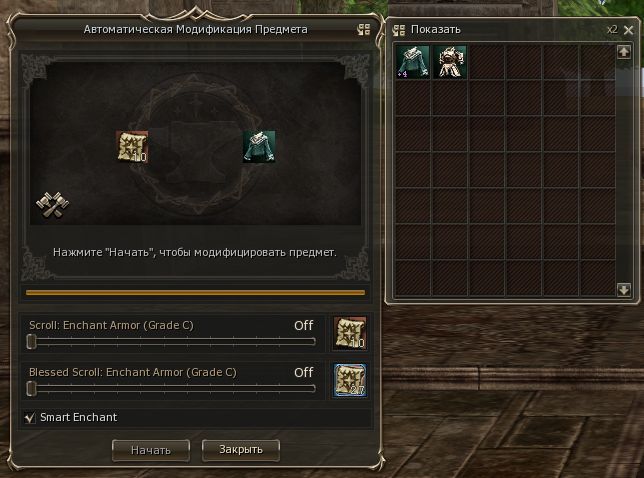Toggle the Smart Enchant checkbox
The height and width of the screenshot is (478, 644).
click(x=29, y=417)
